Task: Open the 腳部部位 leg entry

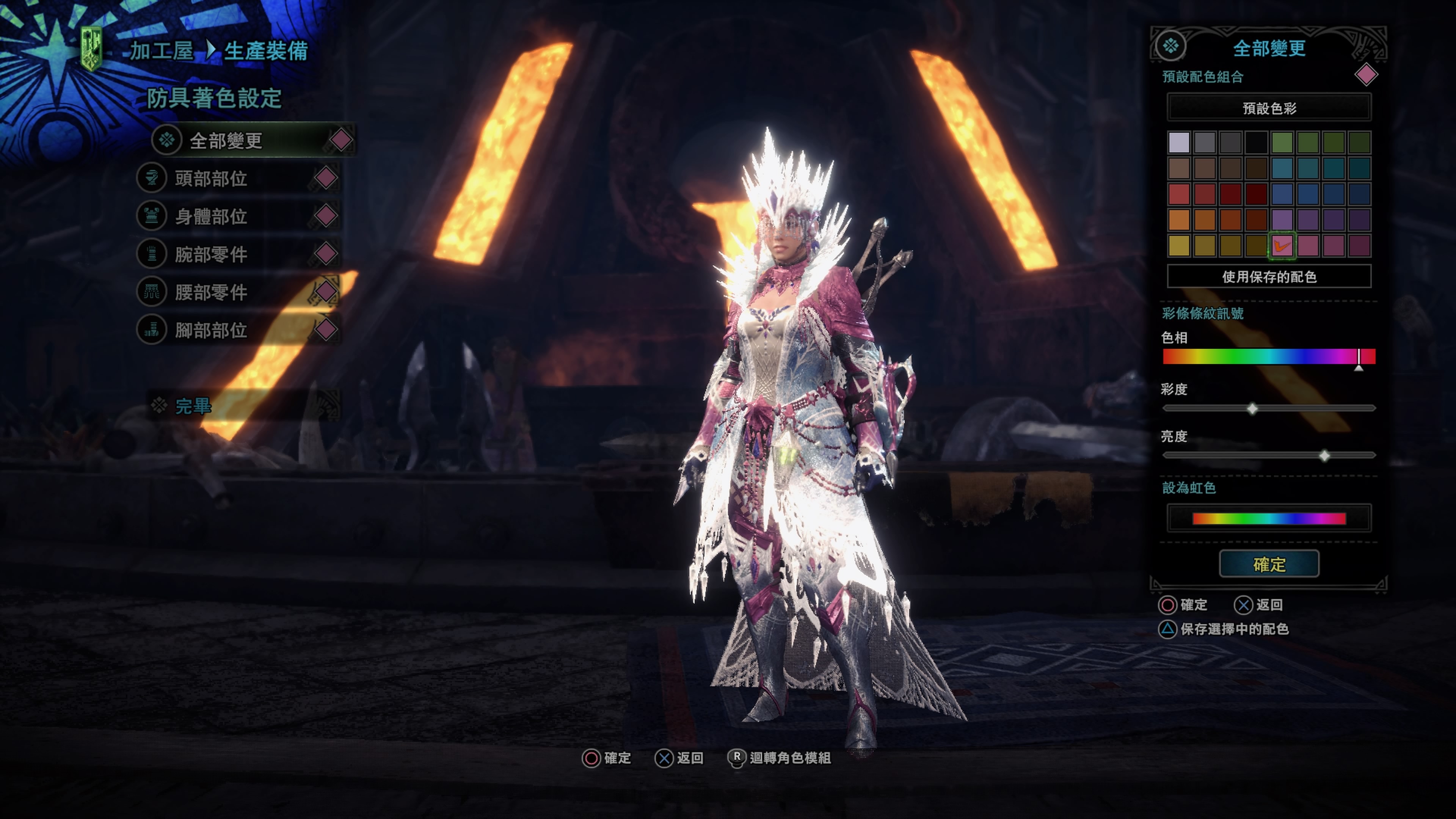Action: coord(211,330)
